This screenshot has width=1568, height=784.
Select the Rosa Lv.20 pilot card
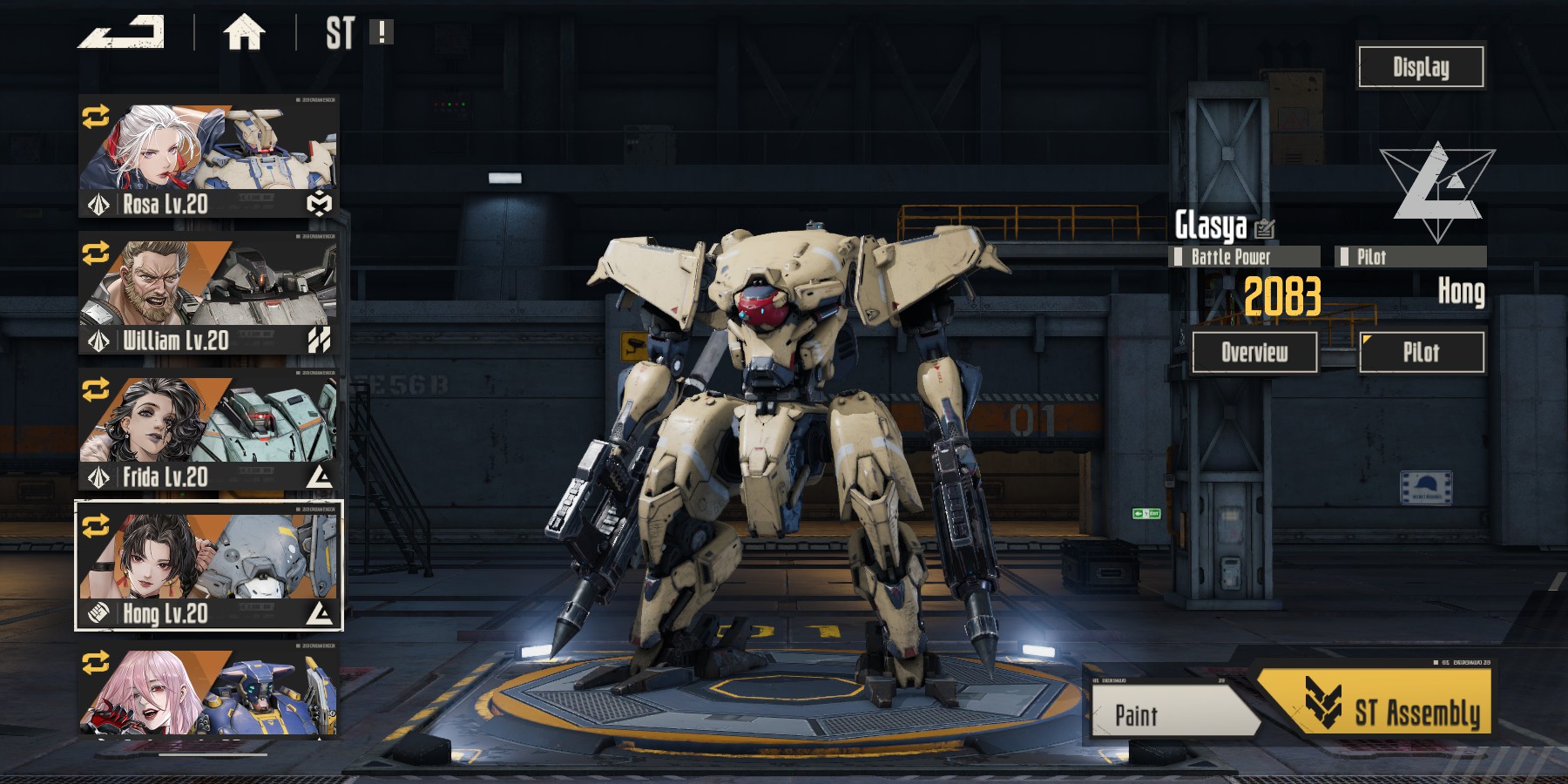coord(209,157)
